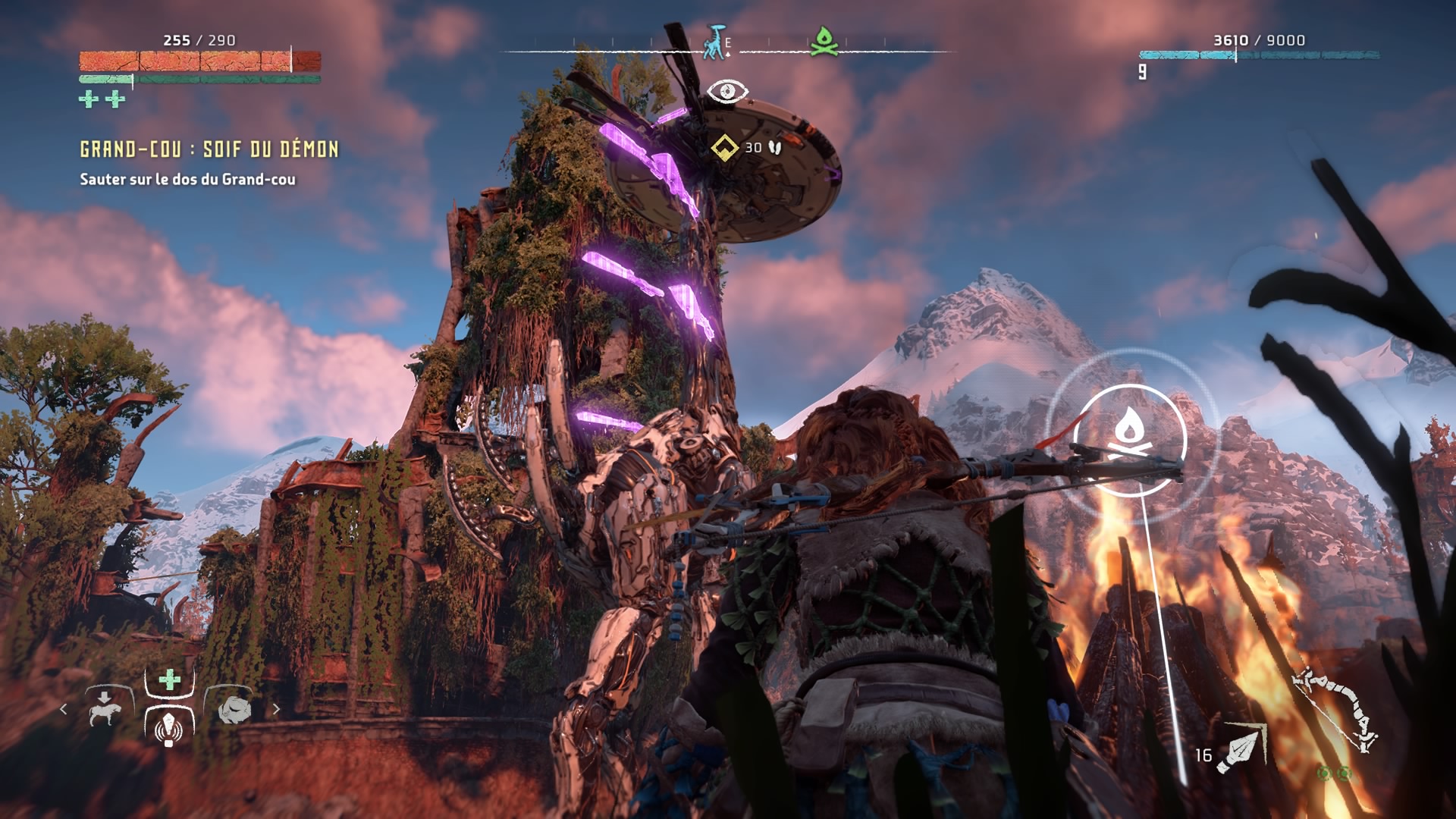The width and height of the screenshot is (1456, 819).
Task: Choose the rock throw slot
Action: (x=234, y=710)
